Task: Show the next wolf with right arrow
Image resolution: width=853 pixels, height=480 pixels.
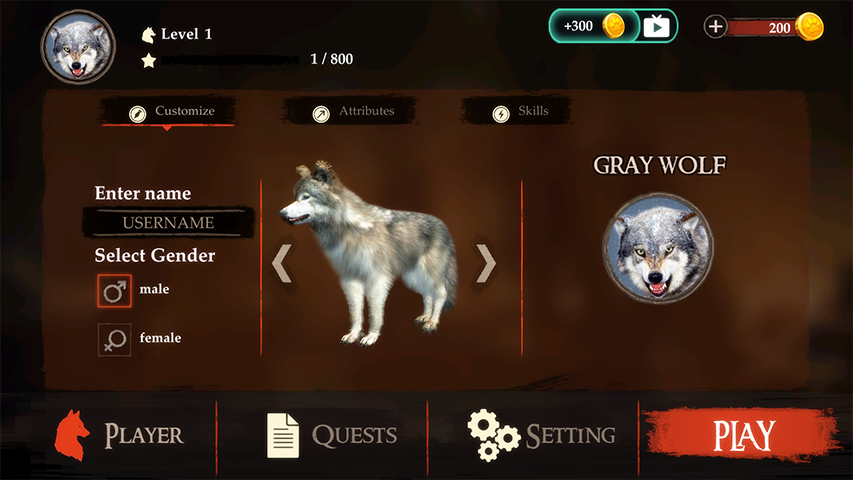Action: coord(486,263)
